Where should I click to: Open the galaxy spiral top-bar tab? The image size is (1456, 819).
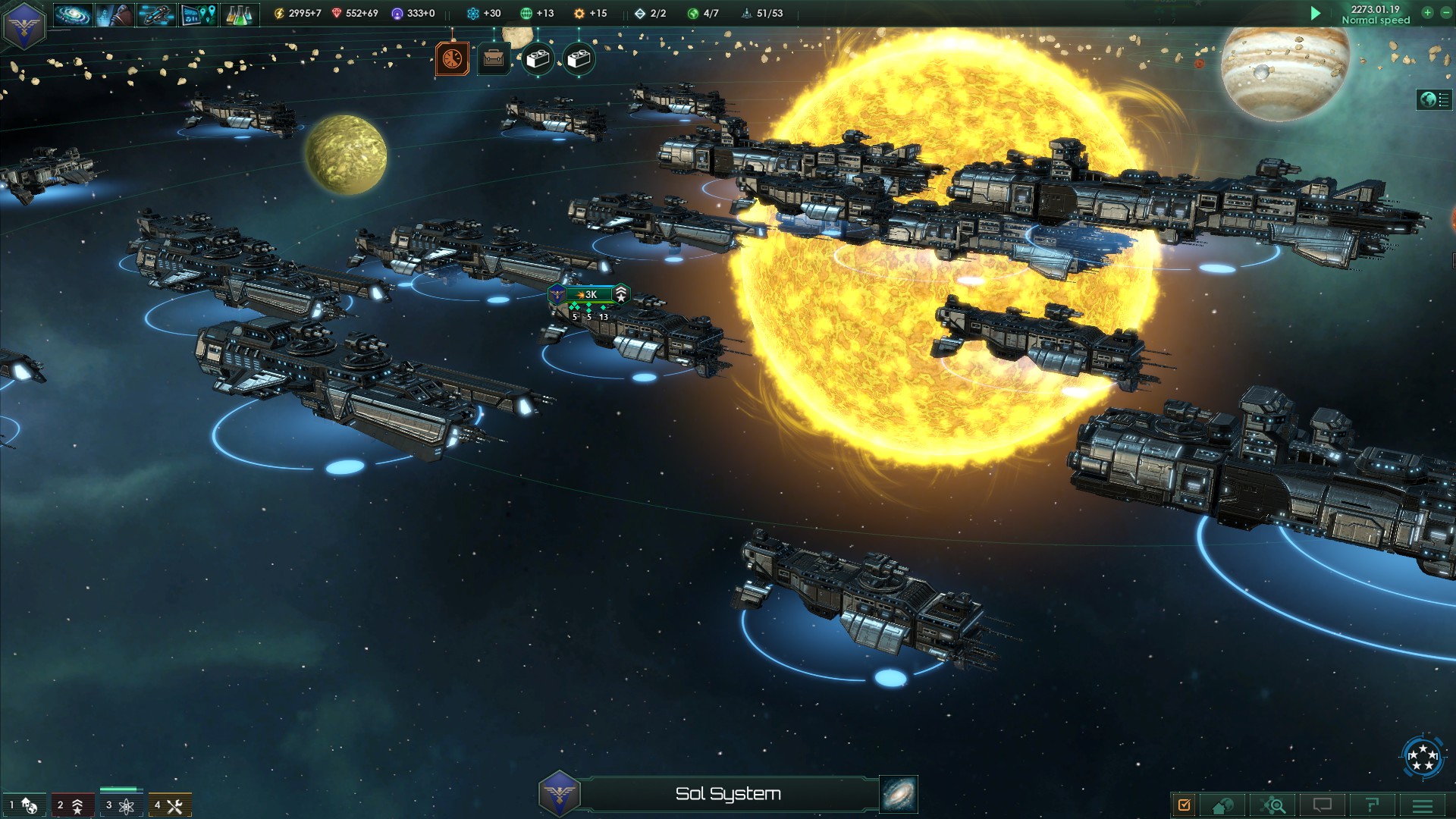[73, 14]
